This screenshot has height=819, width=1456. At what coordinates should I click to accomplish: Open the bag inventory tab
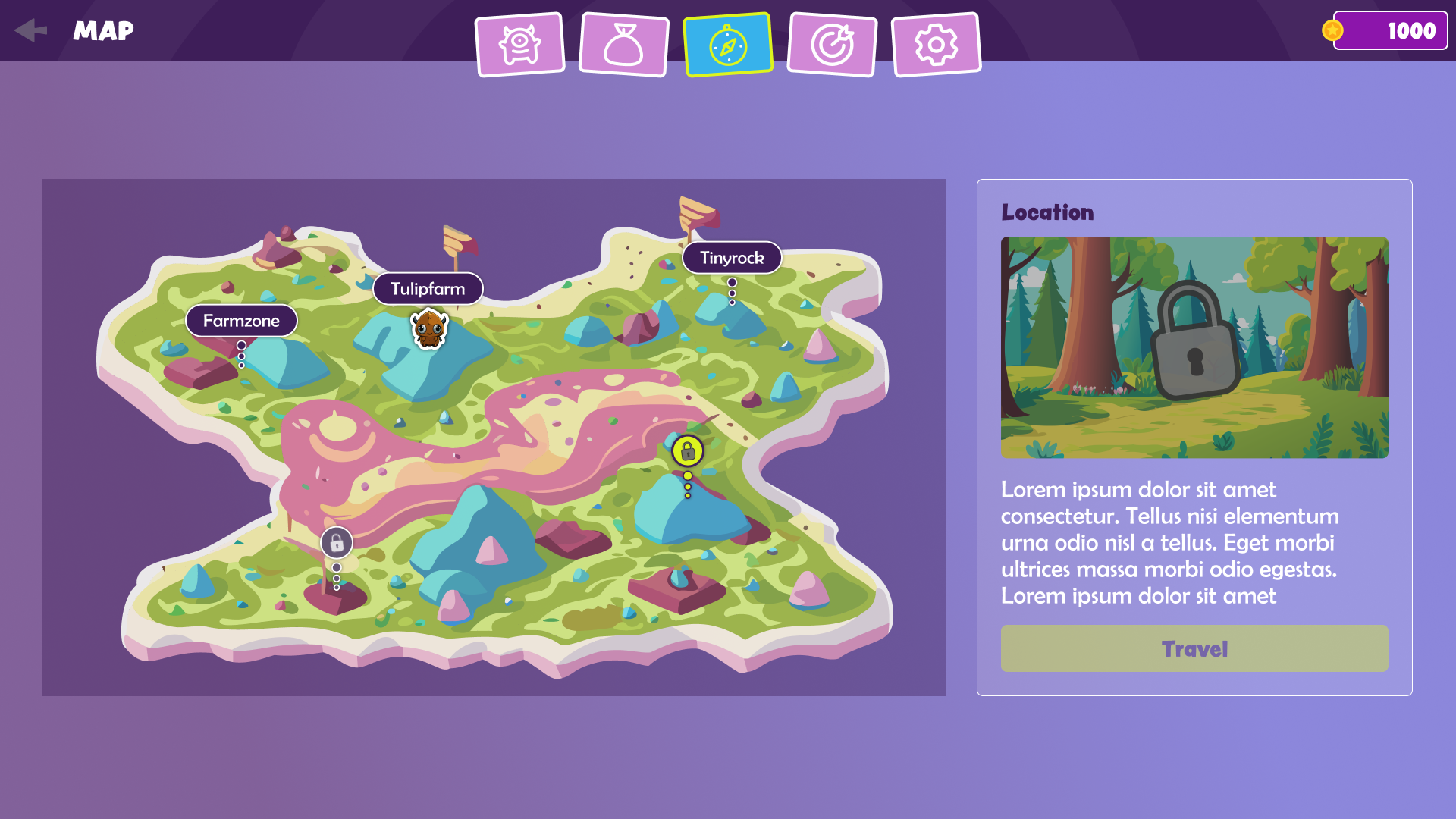point(623,45)
